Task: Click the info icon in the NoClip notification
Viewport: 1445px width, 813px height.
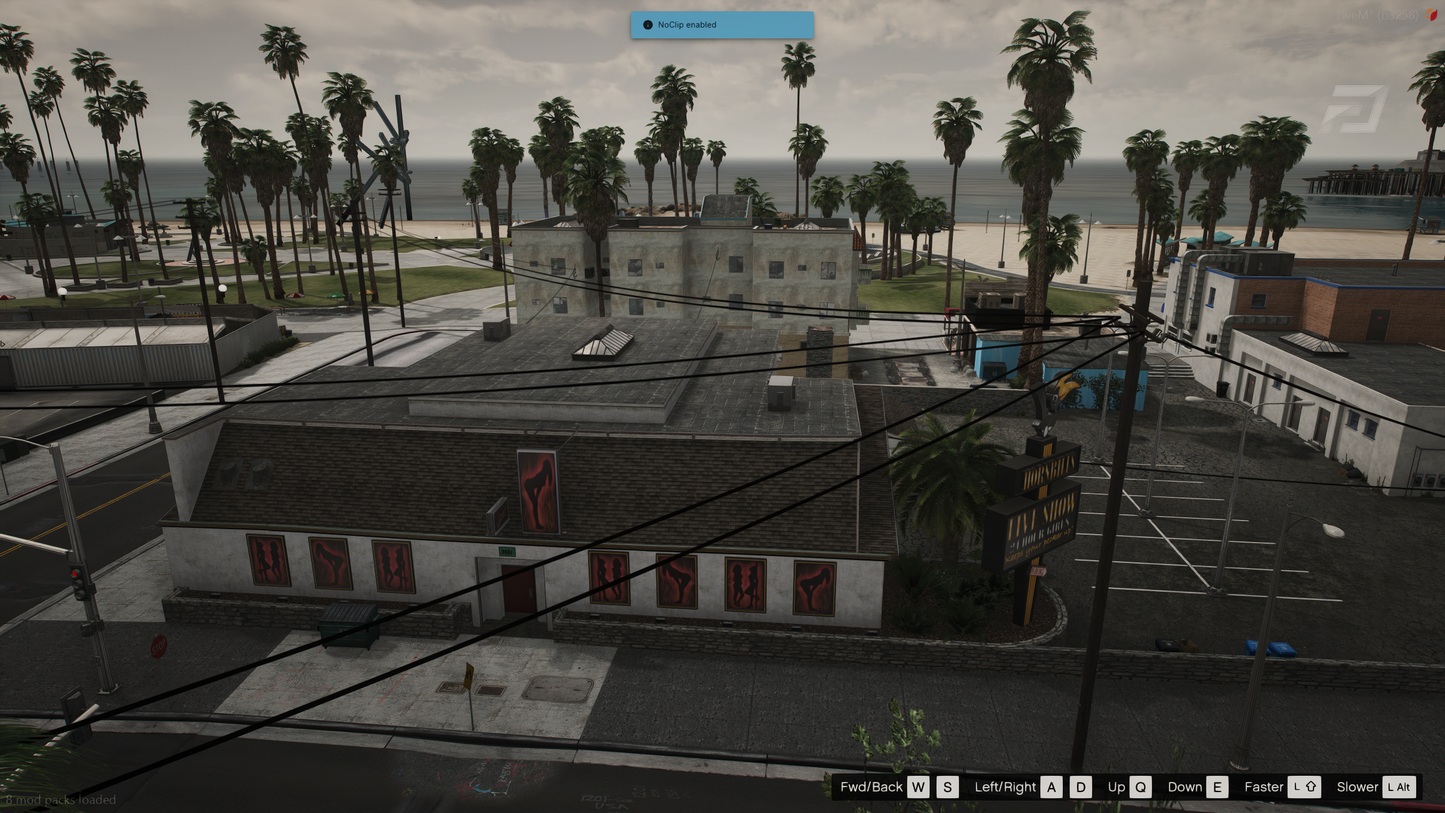Action: coord(646,24)
